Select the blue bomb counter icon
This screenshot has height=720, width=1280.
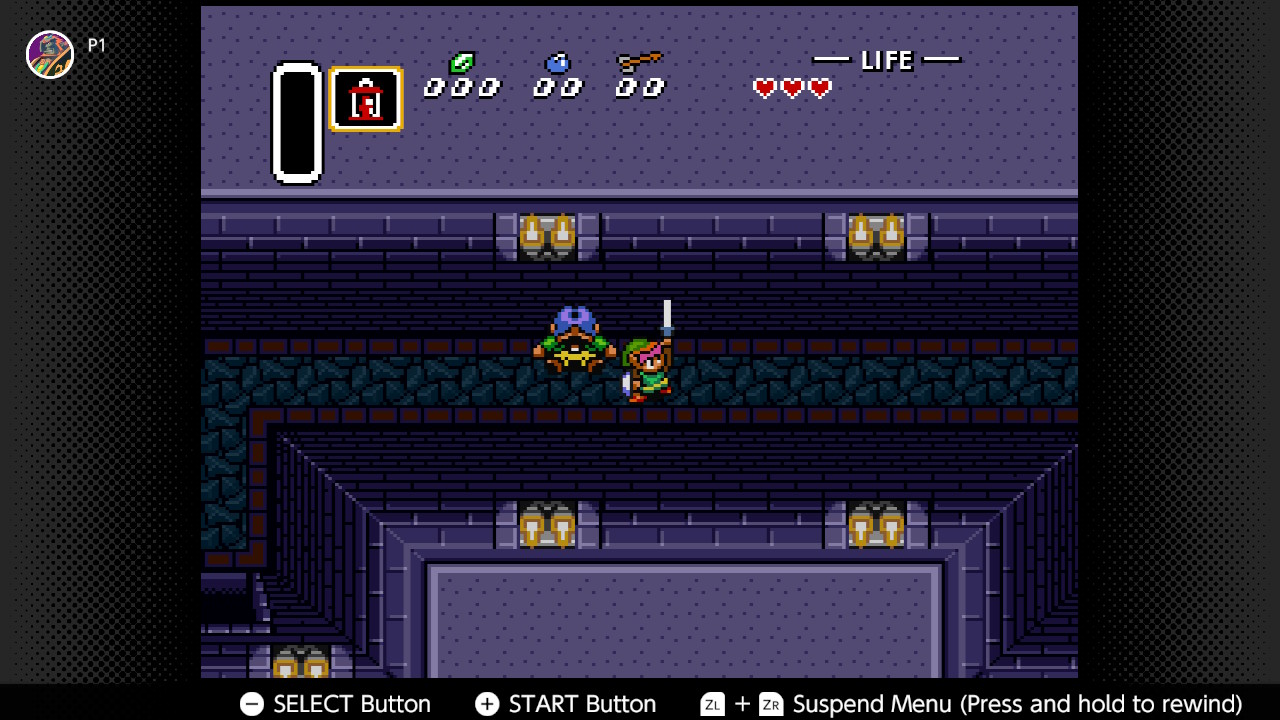(555, 65)
